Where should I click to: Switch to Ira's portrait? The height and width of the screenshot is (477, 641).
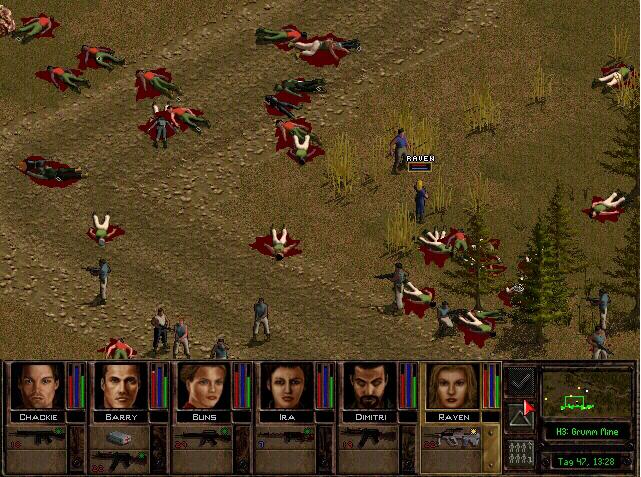(x=286, y=386)
